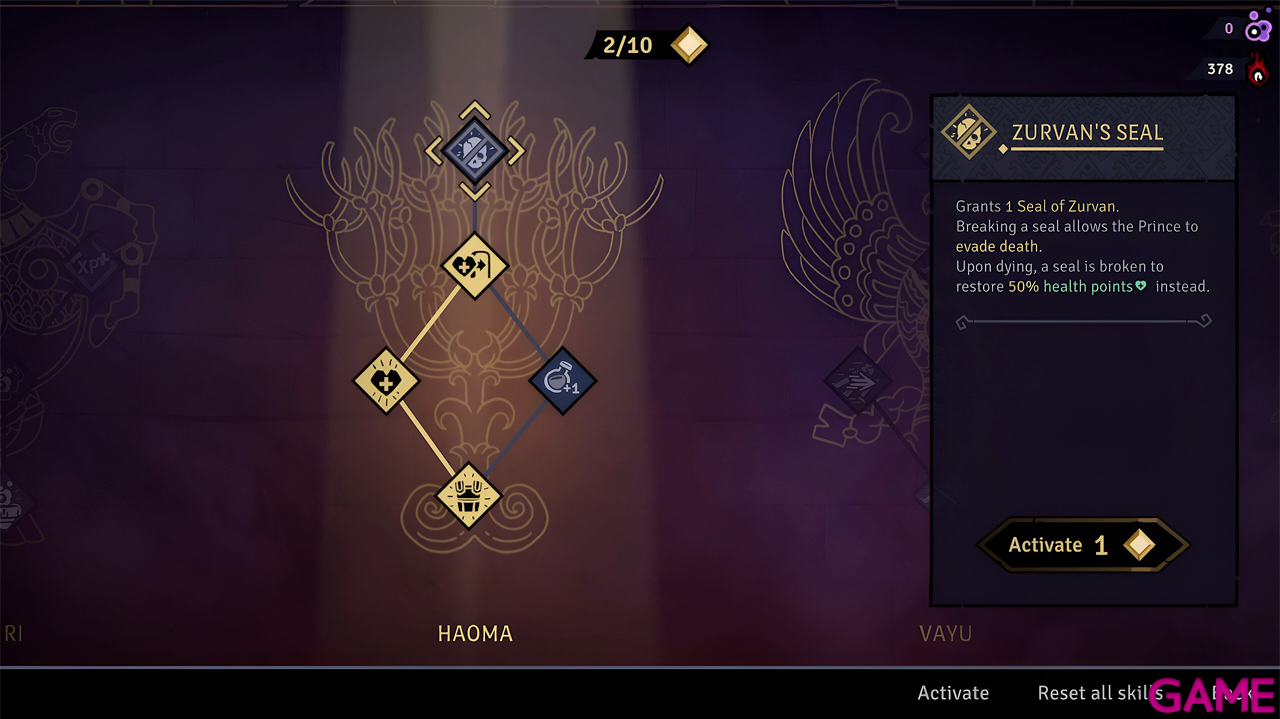Pick the bottom cauldron skill node
This screenshot has height=719, width=1280.
[468, 496]
